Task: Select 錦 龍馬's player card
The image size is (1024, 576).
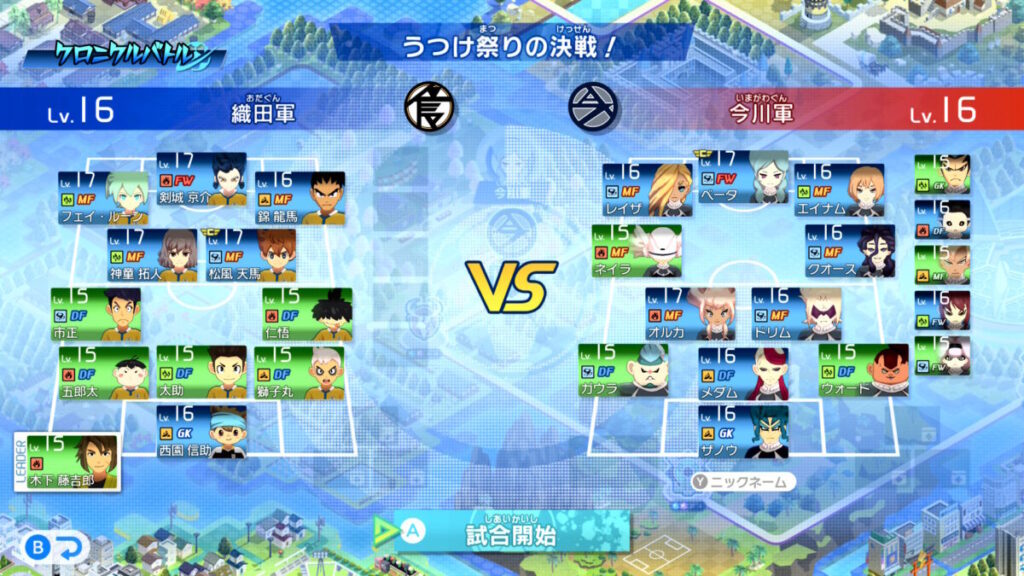Action: [299, 196]
